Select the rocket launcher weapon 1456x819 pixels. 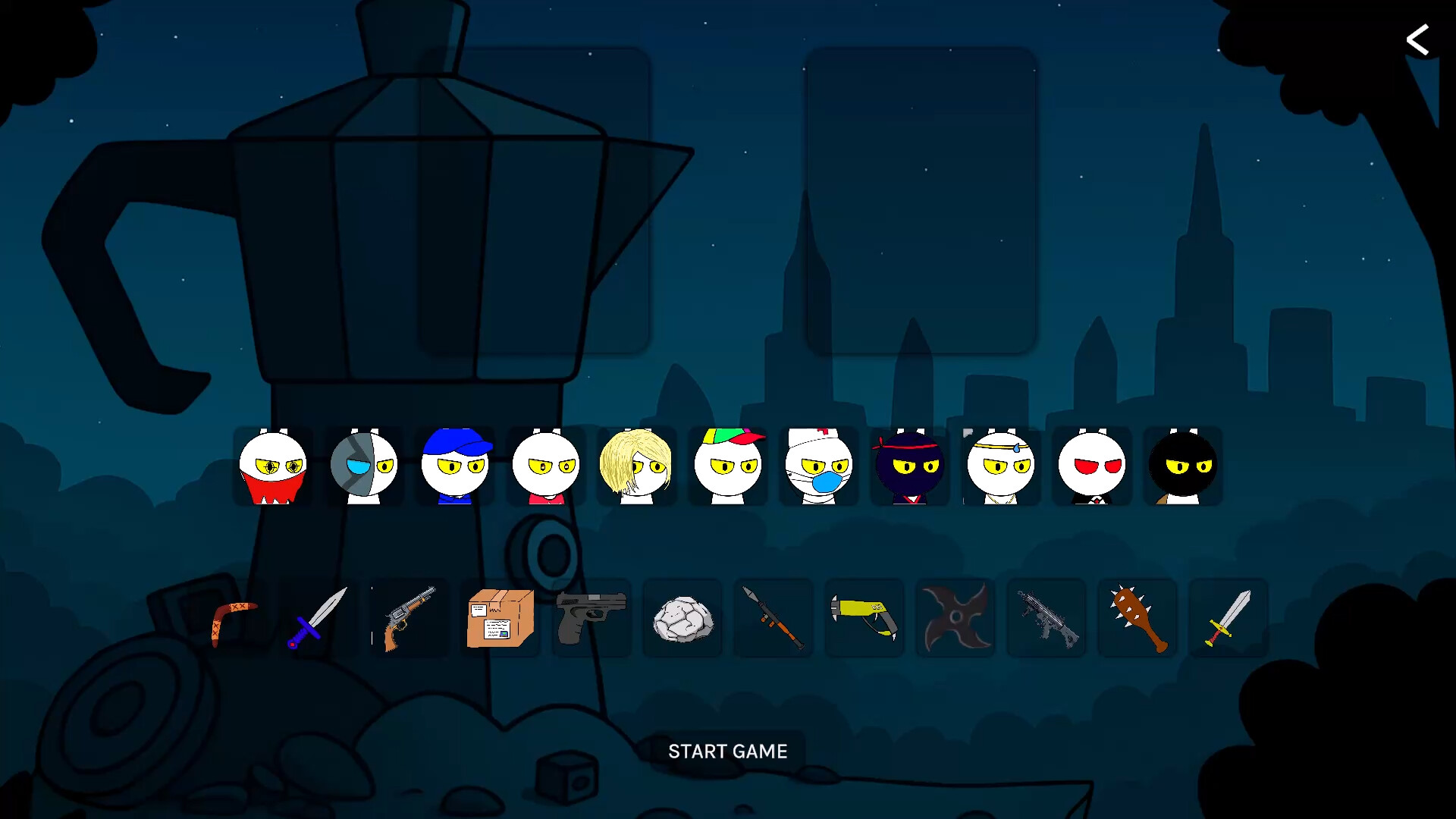773,618
